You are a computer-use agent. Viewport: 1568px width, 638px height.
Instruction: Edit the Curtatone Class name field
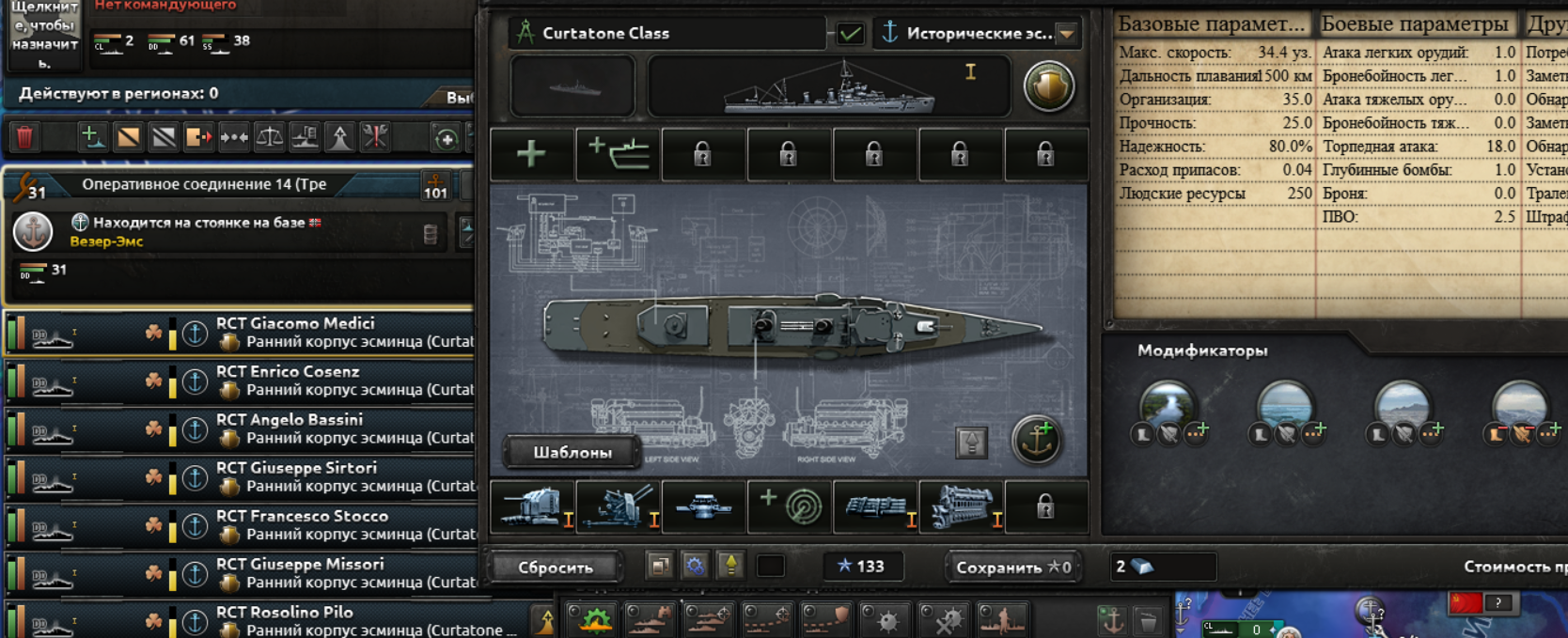coord(667,33)
